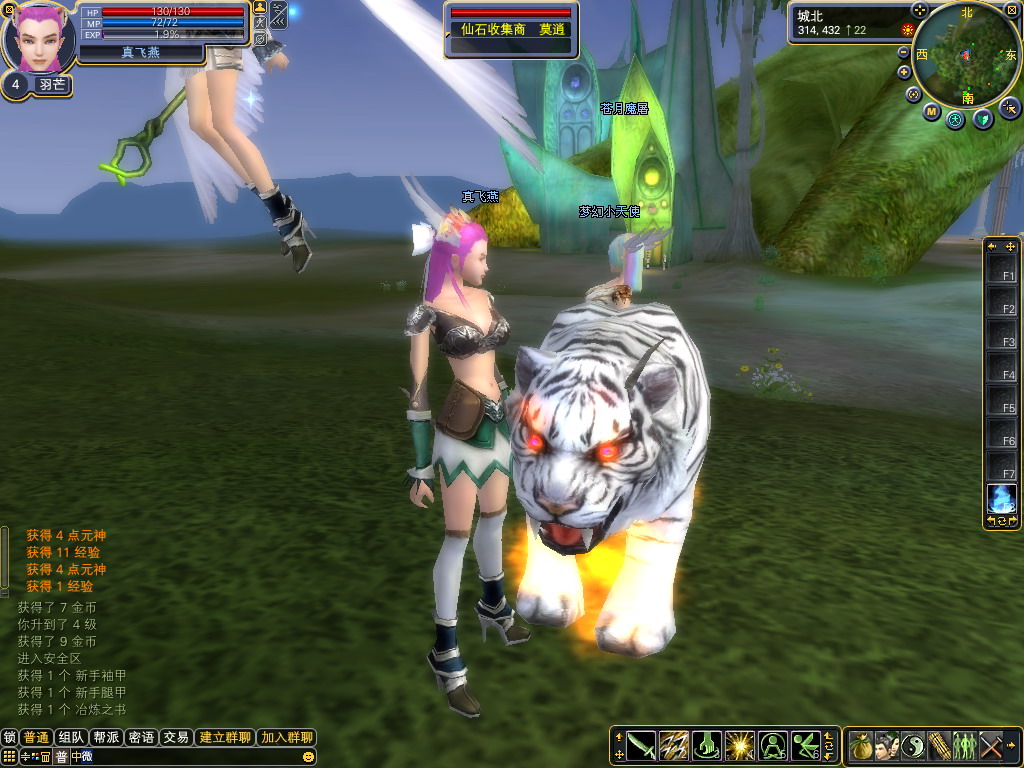This screenshot has height=768, width=1024.
Task: Activate the meditation sitting pose skill
Action: click(773, 745)
